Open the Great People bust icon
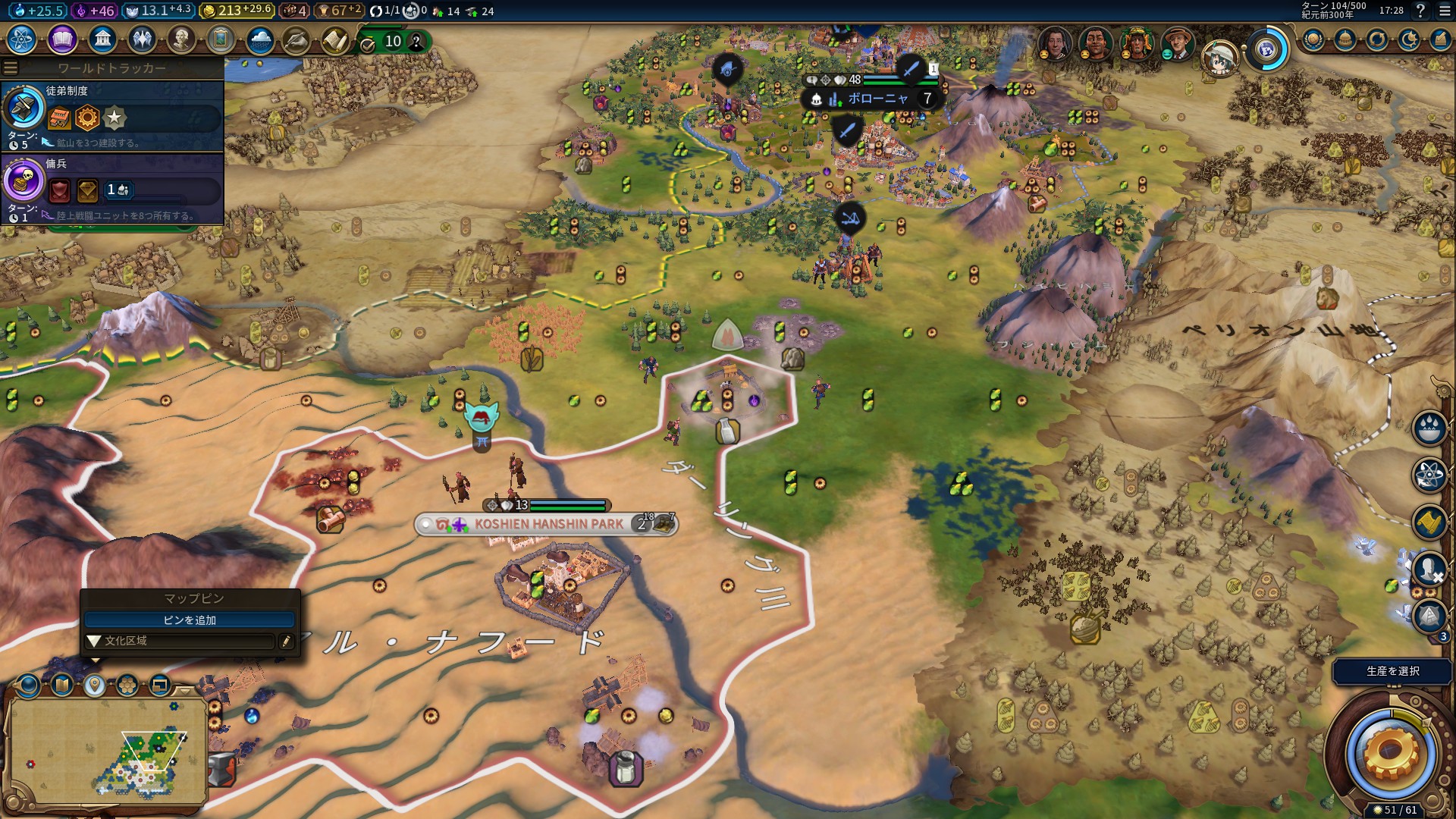The height and width of the screenshot is (819, 1456). pos(181,39)
